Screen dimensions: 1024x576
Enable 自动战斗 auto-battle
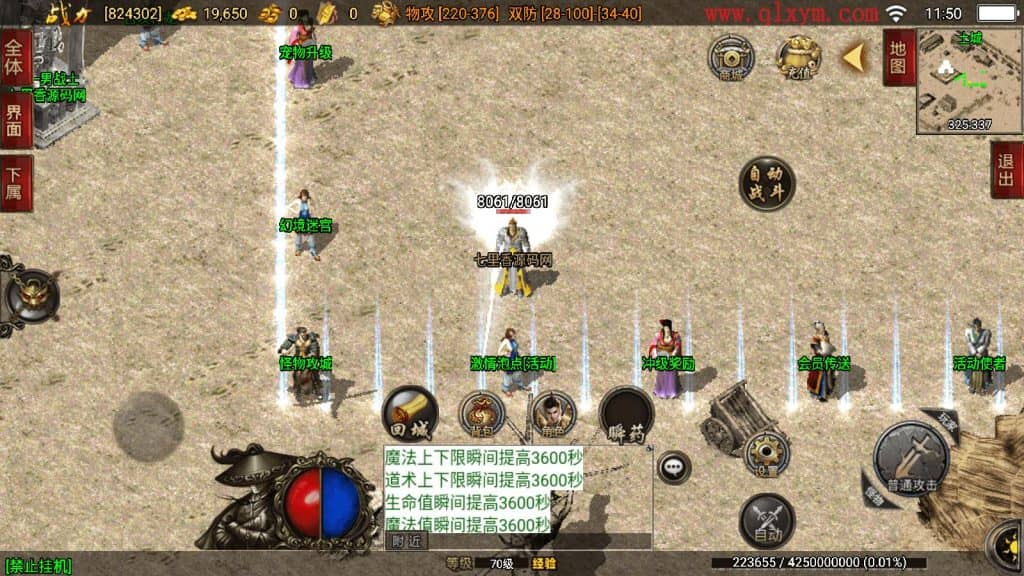coord(767,184)
